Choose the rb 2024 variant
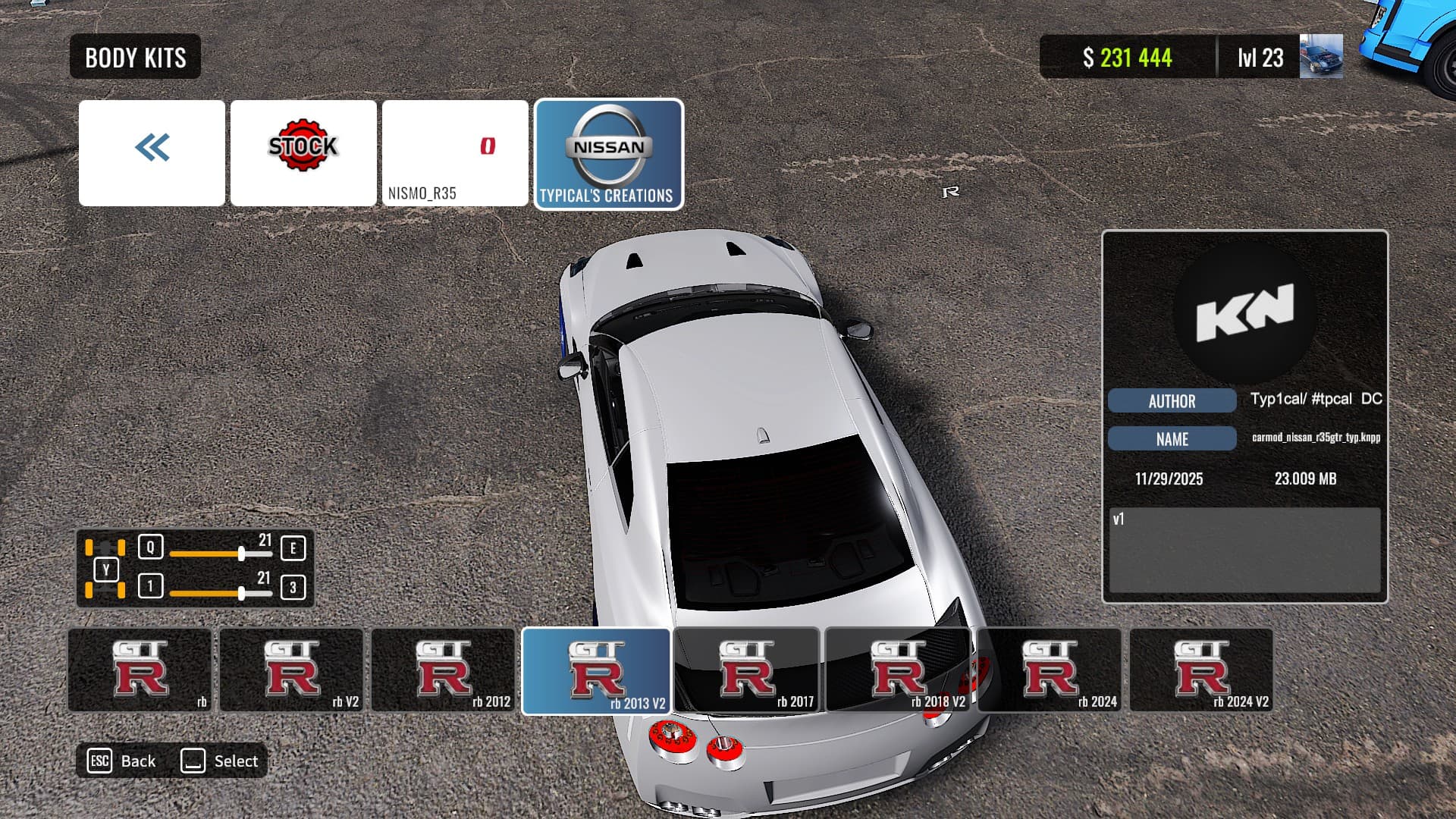 coord(1050,670)
